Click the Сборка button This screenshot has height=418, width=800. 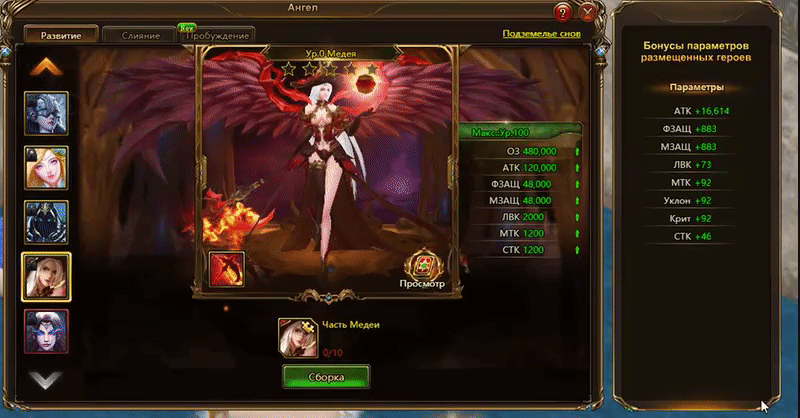(x=326, y=377)
